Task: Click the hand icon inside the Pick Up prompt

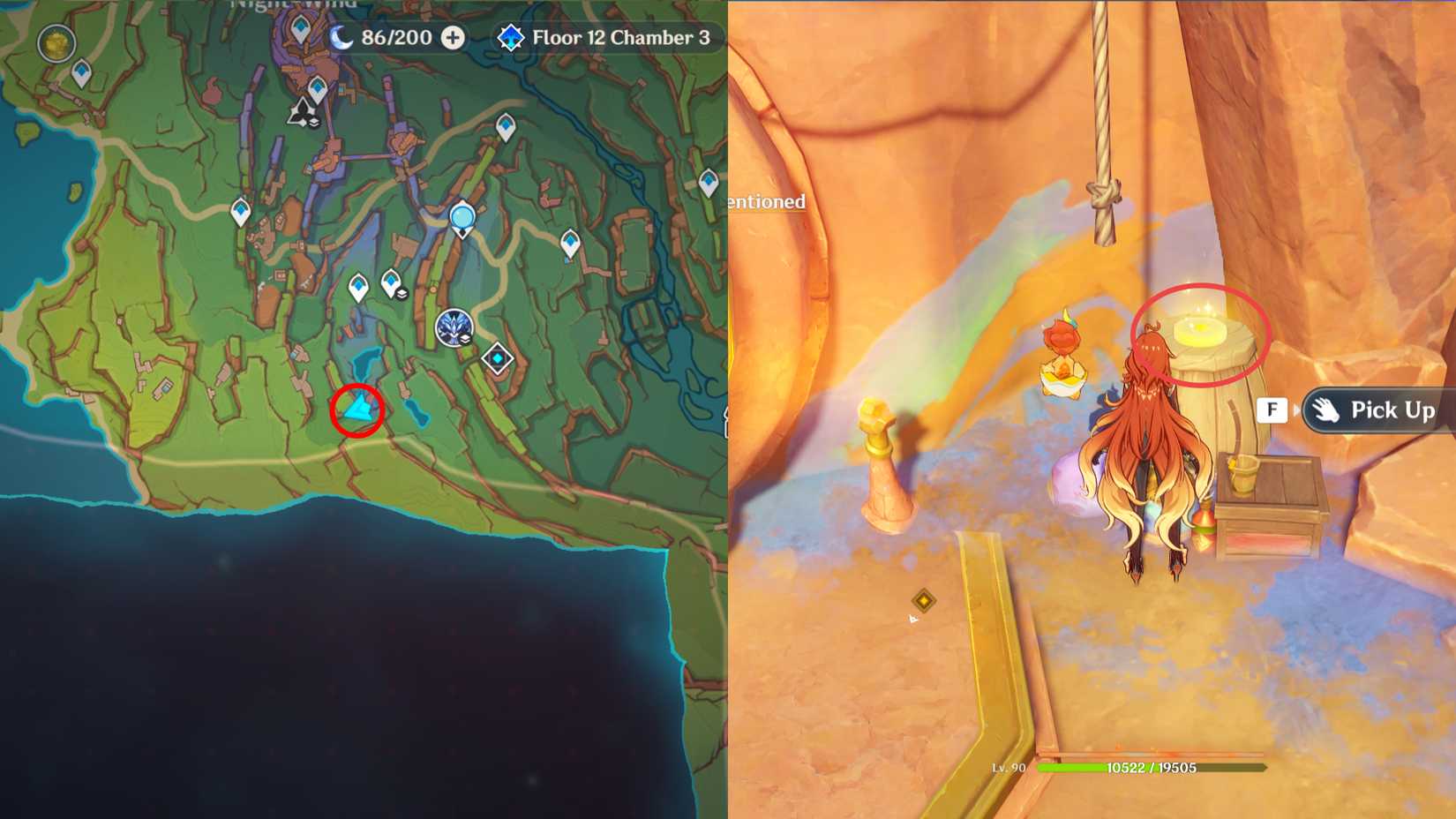Action: coord(1327,409)
